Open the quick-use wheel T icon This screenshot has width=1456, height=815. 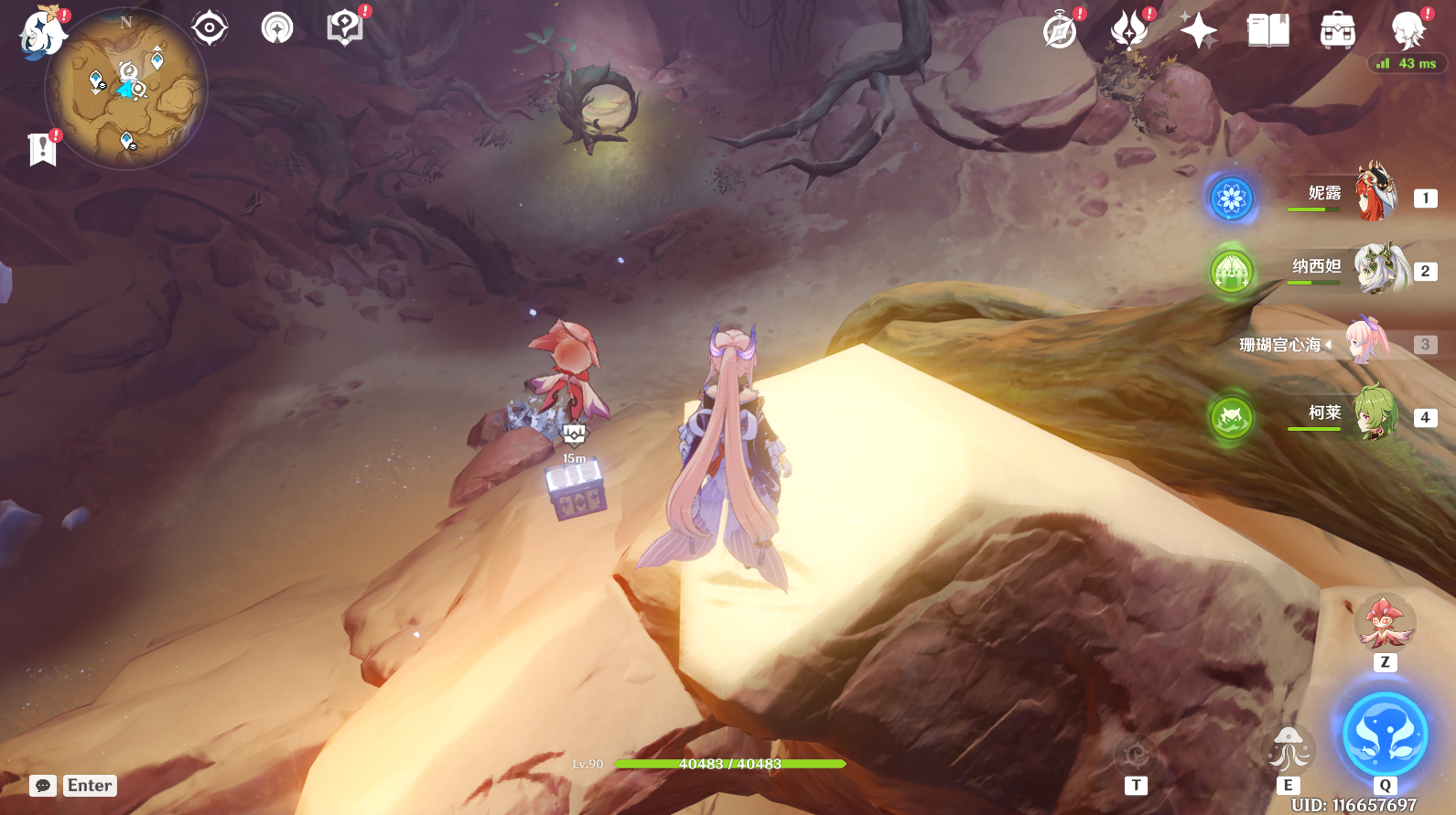1135,755
